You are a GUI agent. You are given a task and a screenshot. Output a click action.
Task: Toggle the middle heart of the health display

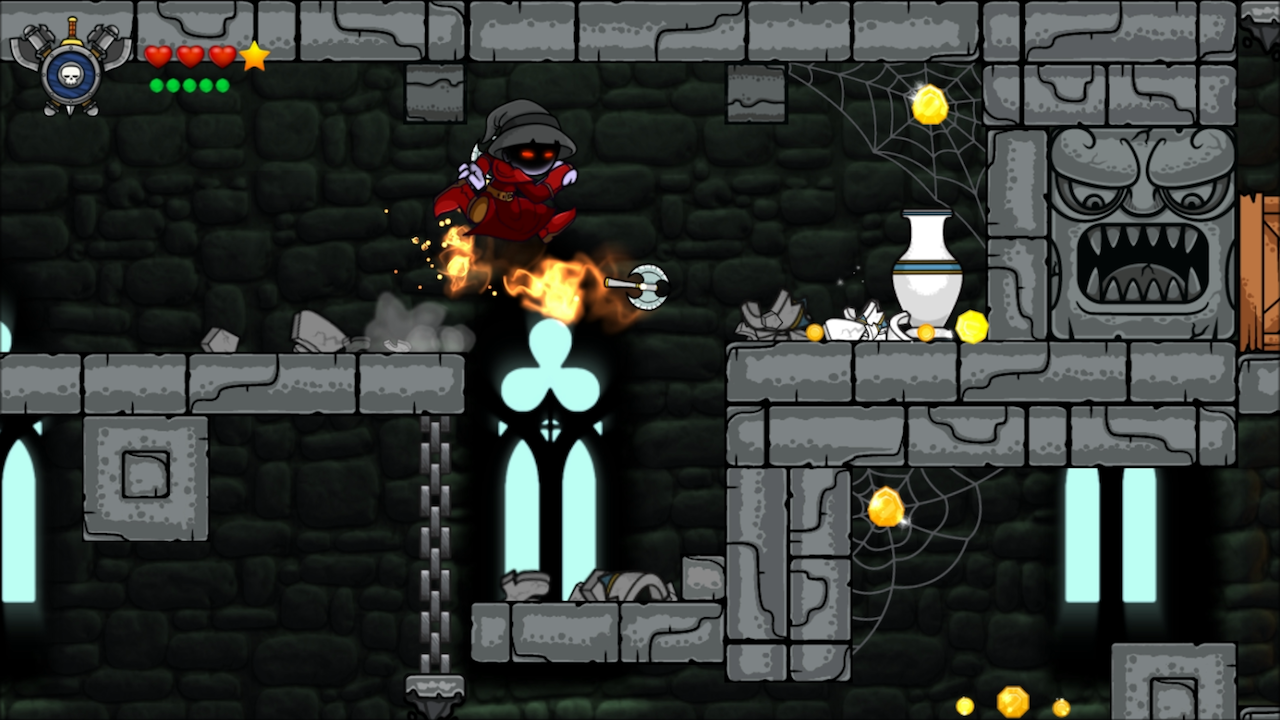point(191,57)
